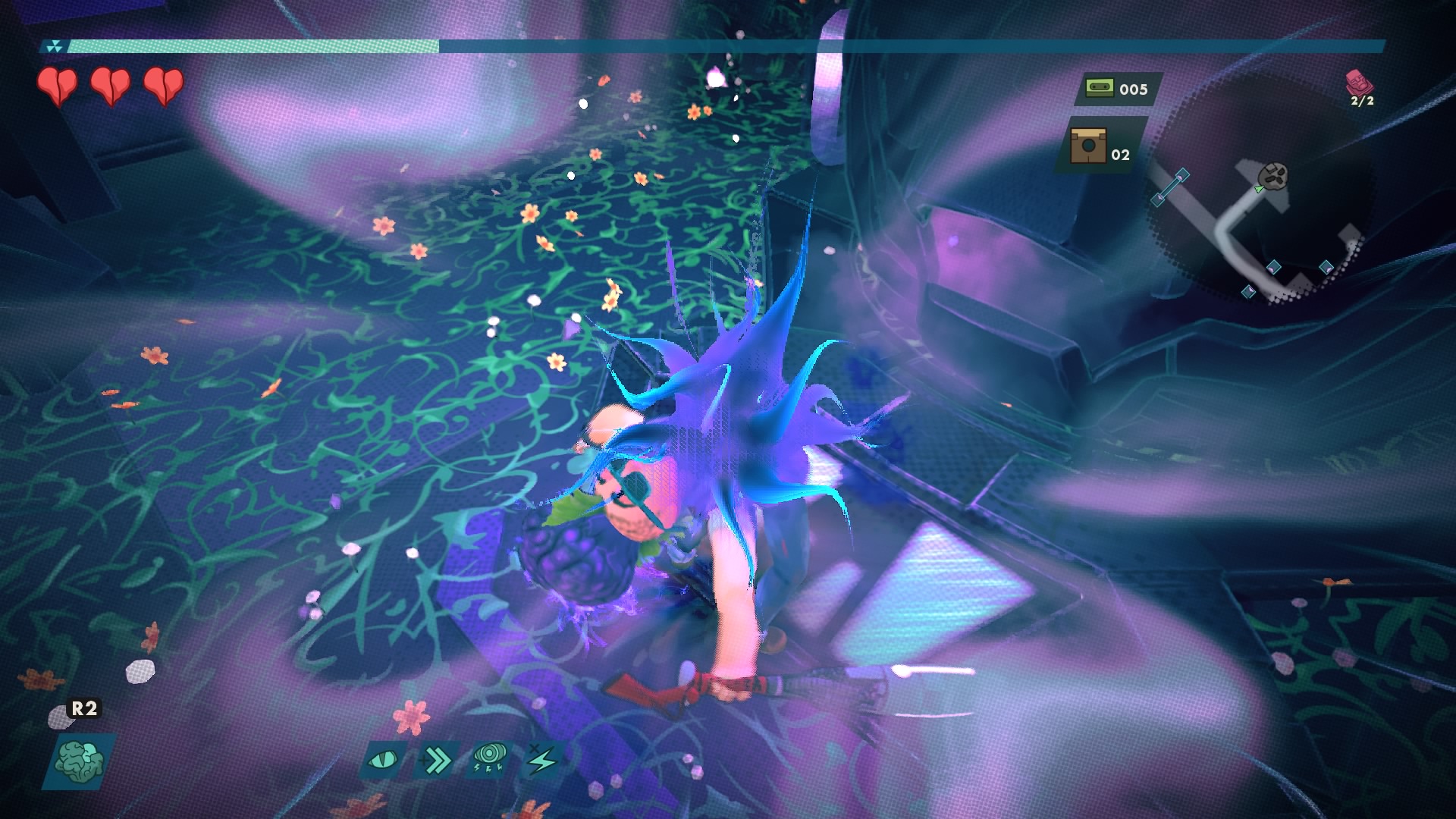This screenshot has height=819, width=1456.
Task: Click the brown floppy disk icon
Action: [1087, 145]
